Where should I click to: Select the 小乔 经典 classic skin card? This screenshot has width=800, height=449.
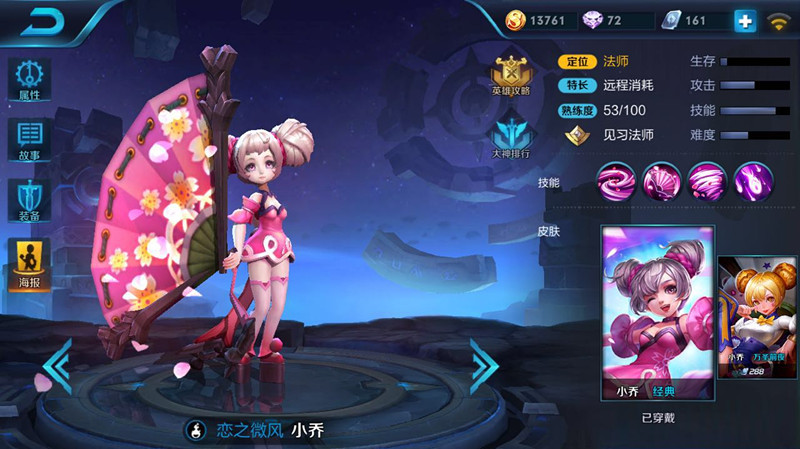point(657,313)
